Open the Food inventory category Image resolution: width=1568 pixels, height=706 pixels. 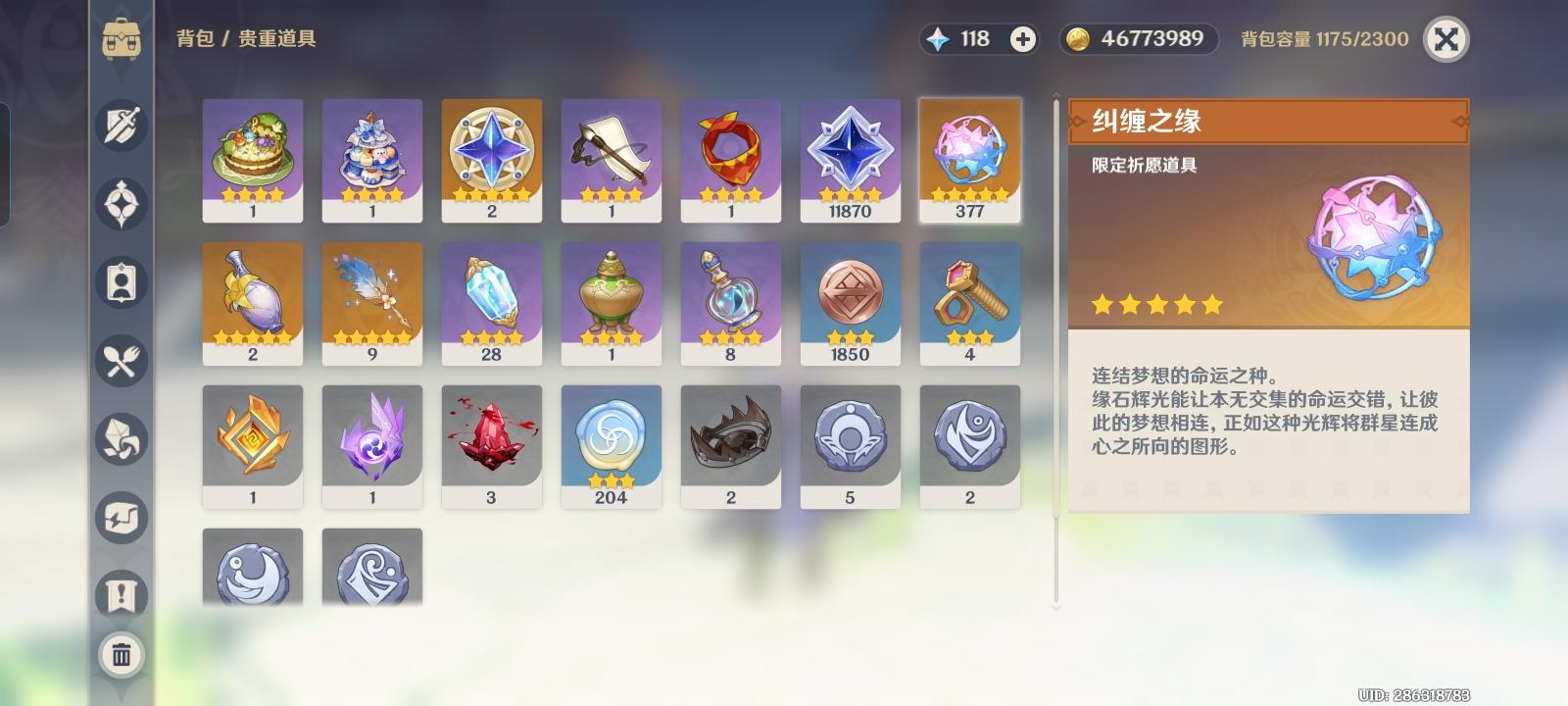click(x=121, y=361)
